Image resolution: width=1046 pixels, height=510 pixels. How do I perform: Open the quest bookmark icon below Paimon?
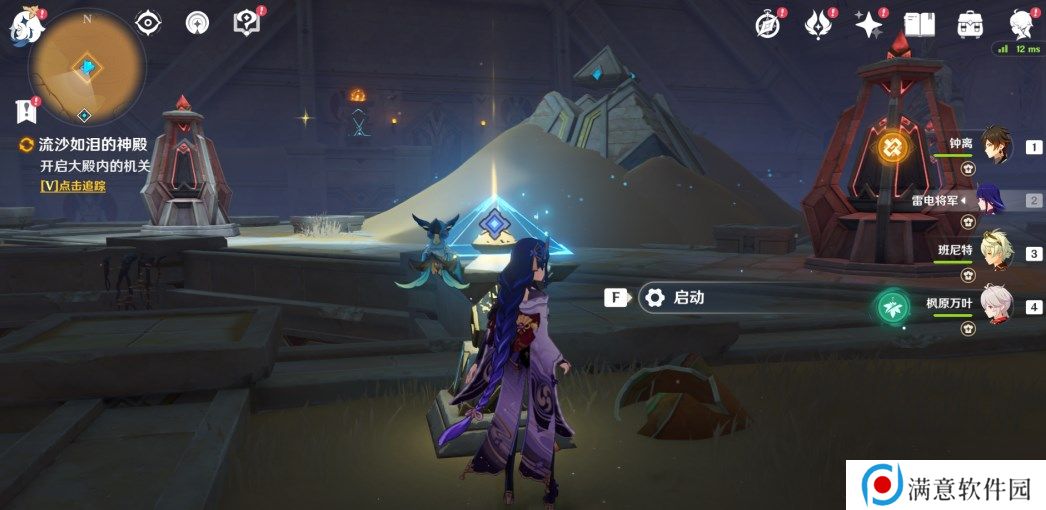[25, 110]
